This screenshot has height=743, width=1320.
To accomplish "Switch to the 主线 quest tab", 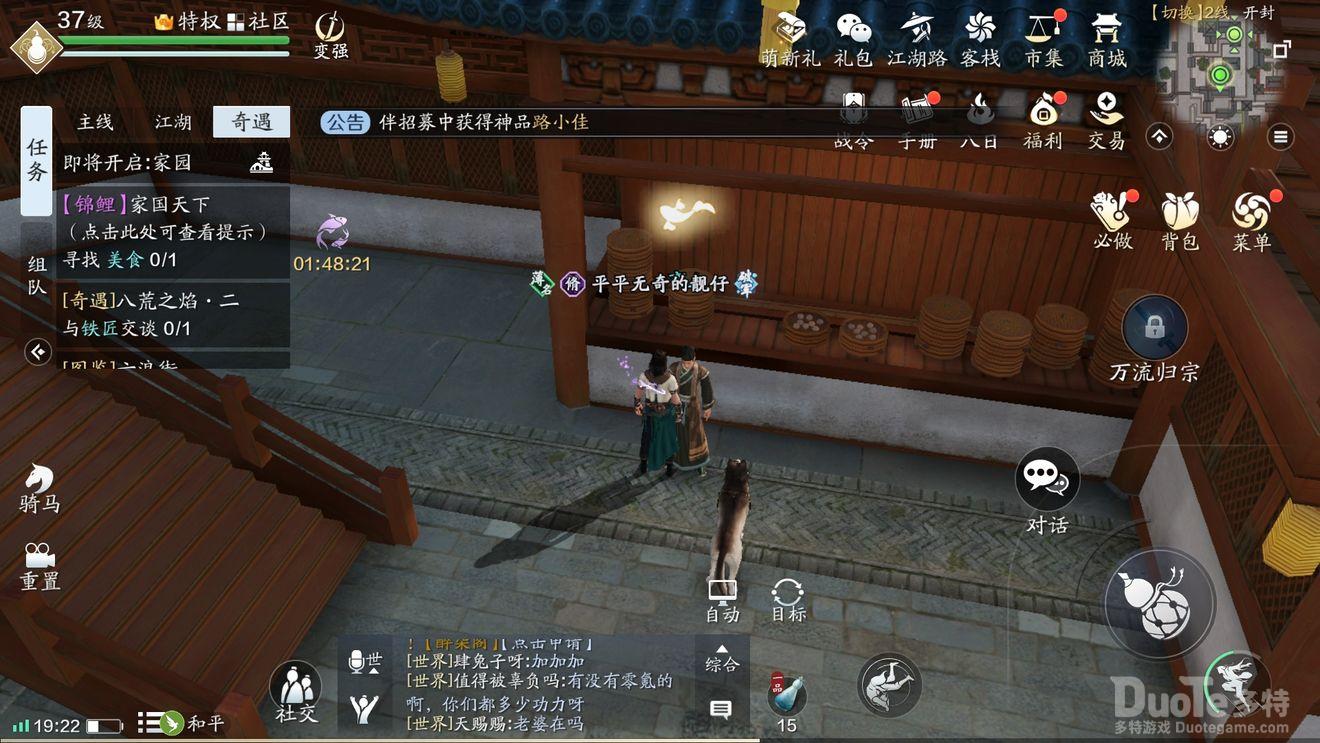I will 97,121.
